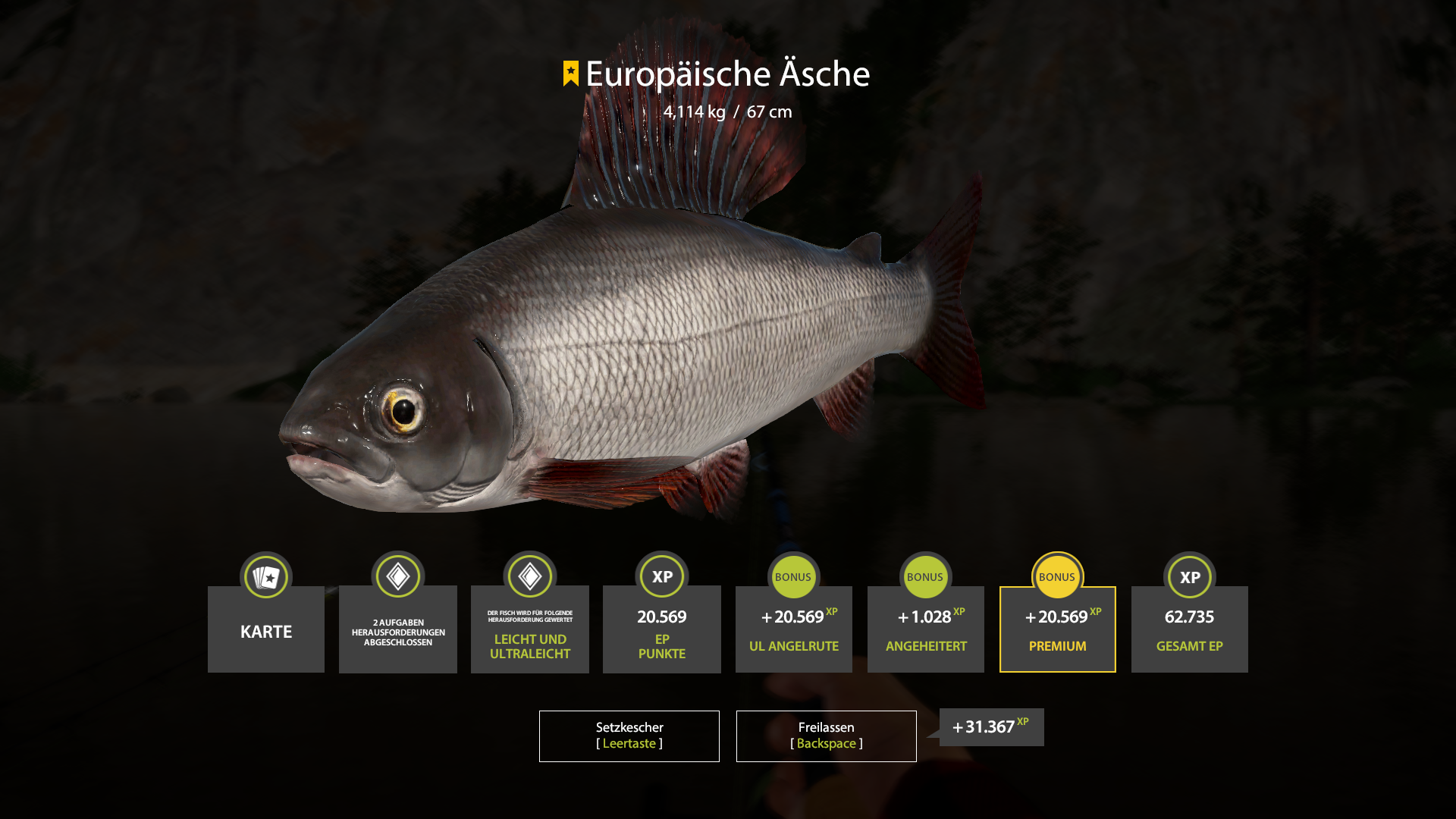Click the Premium bonus panel with yellow border
The image size is (1456, 819).
tap(1057, 629)
